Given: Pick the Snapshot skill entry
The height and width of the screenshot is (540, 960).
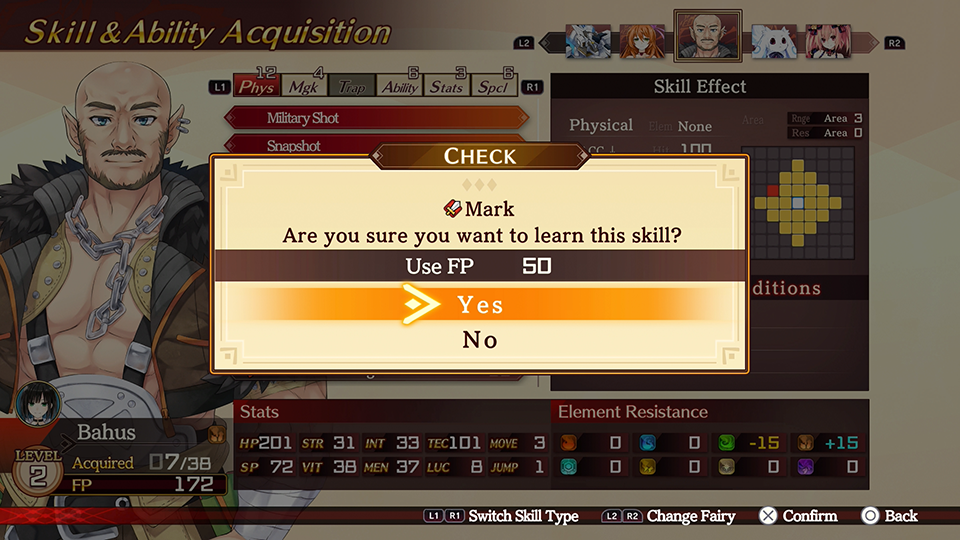Looking at the screenshot, I should click(x=294, y=146).
